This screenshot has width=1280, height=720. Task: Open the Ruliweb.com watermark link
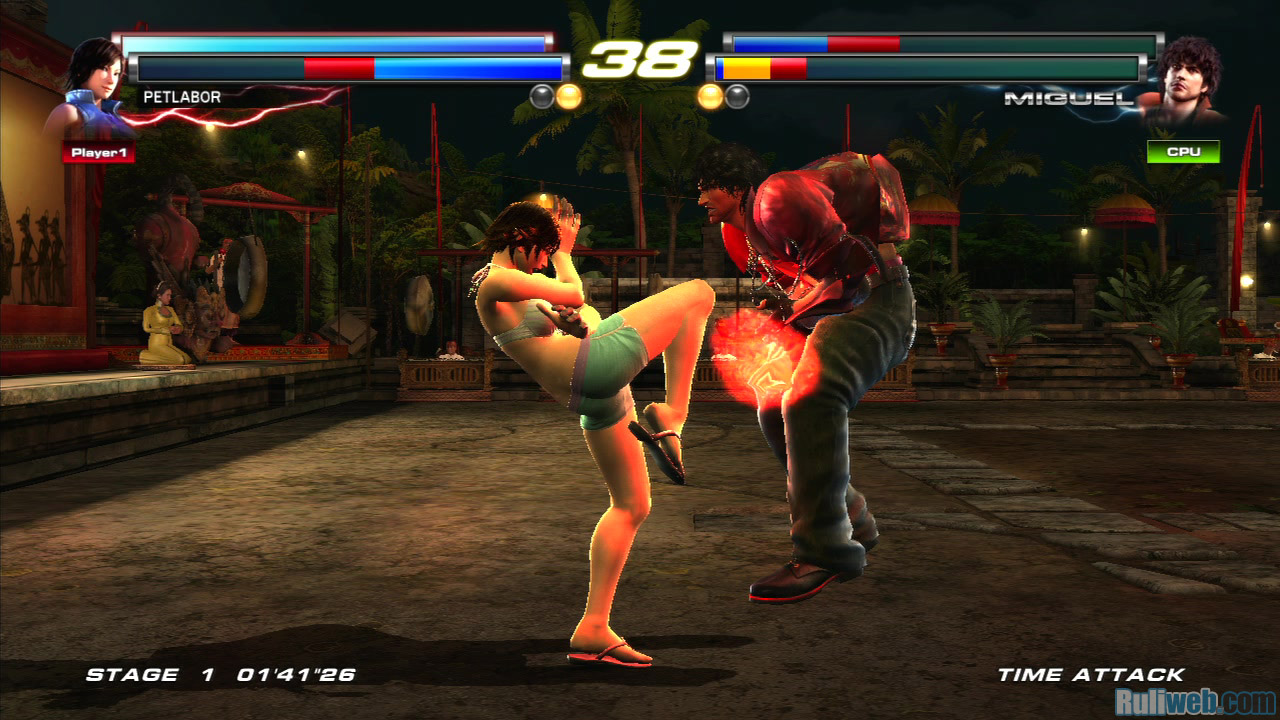click(1195, 701)
